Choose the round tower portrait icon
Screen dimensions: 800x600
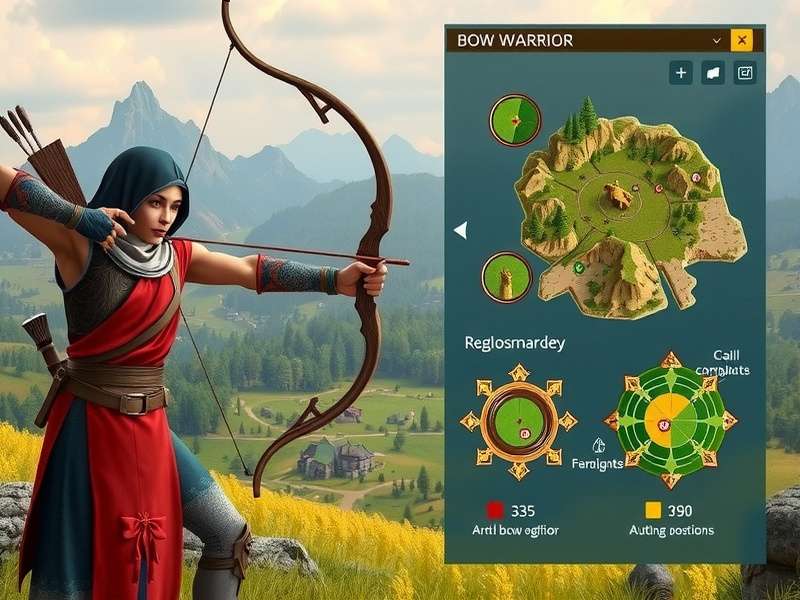(506, 277)
